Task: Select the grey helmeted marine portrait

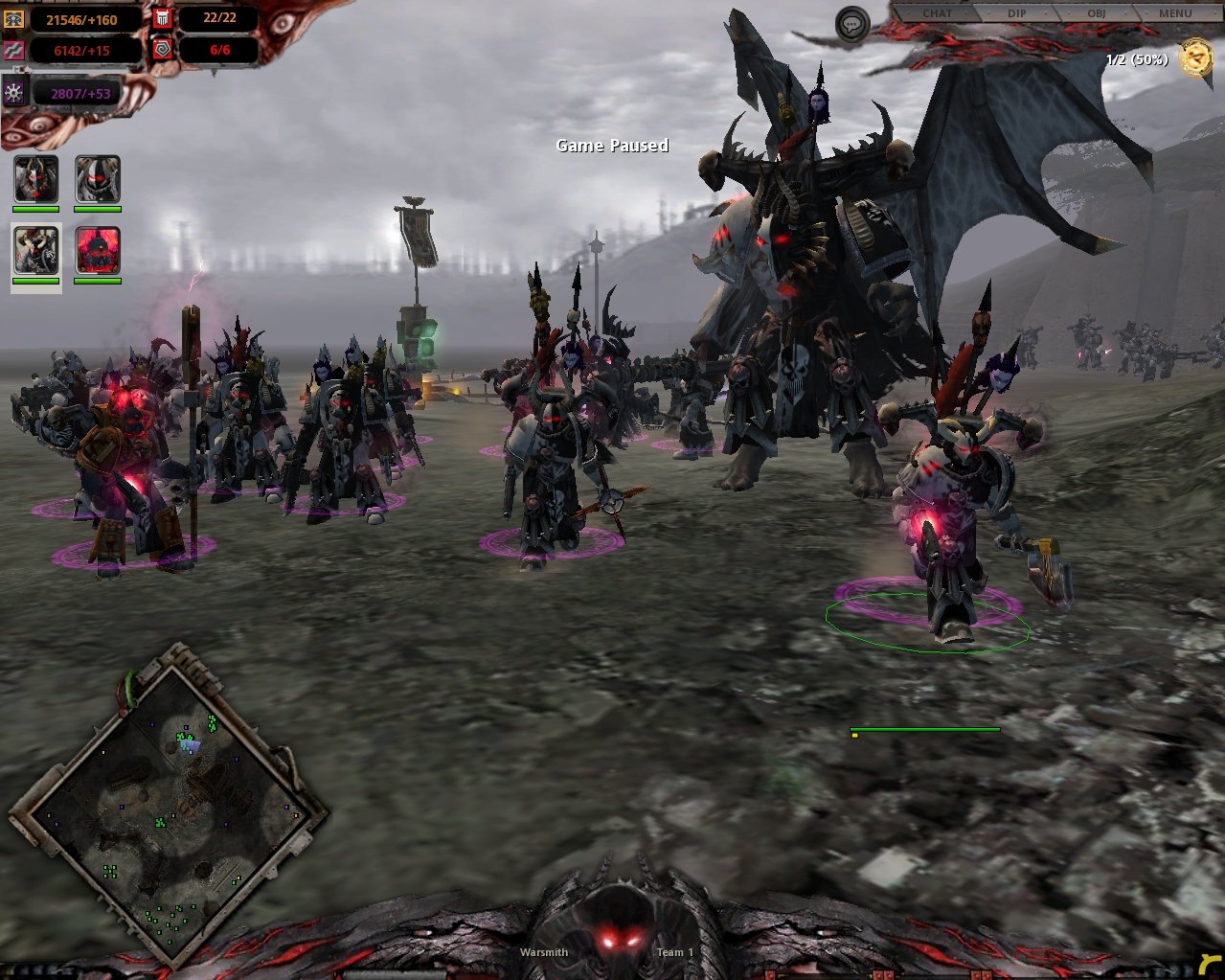Action: point(98,179)
